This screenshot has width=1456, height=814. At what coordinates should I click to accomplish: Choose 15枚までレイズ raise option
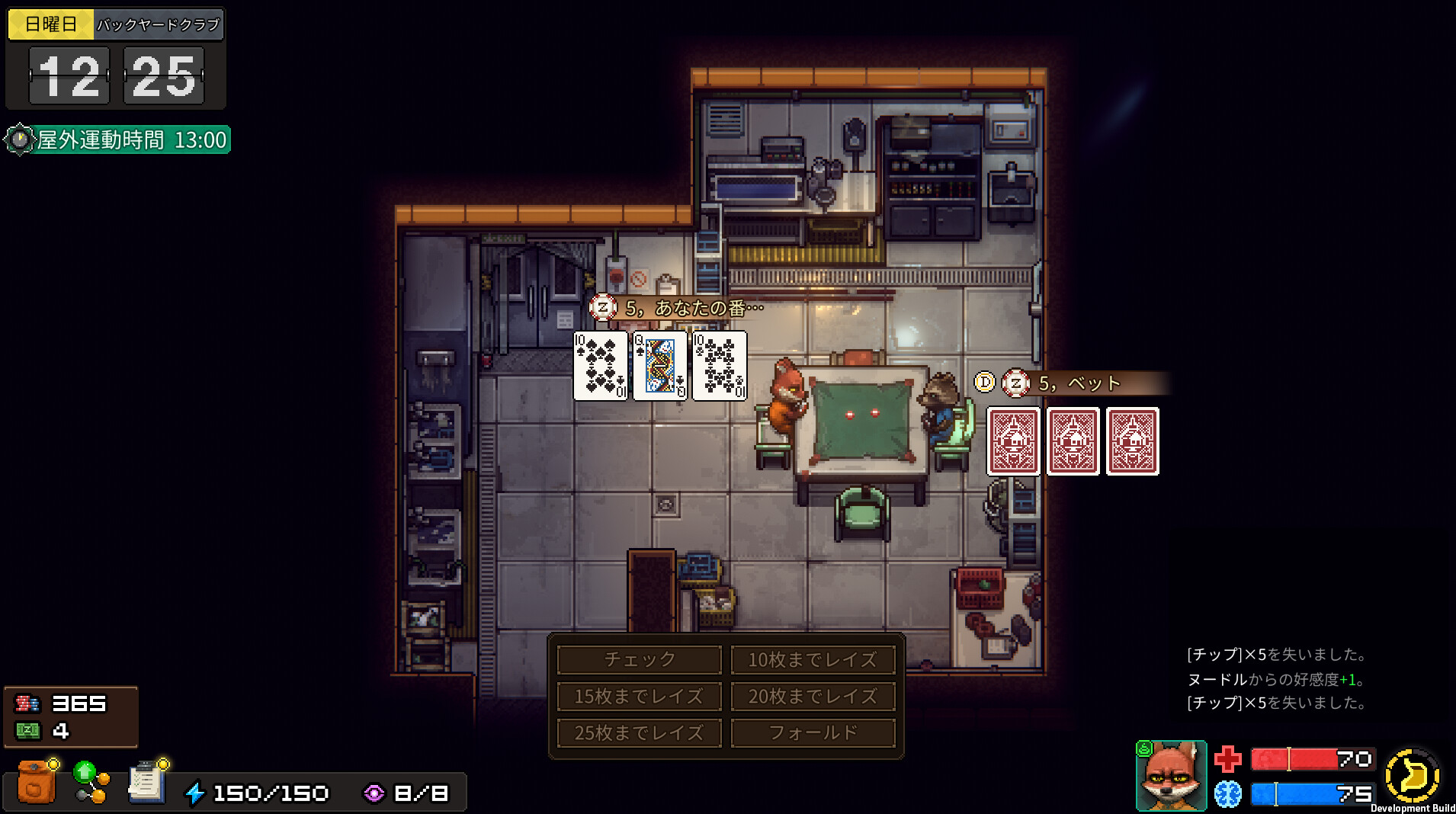click(x=639, y=696)
